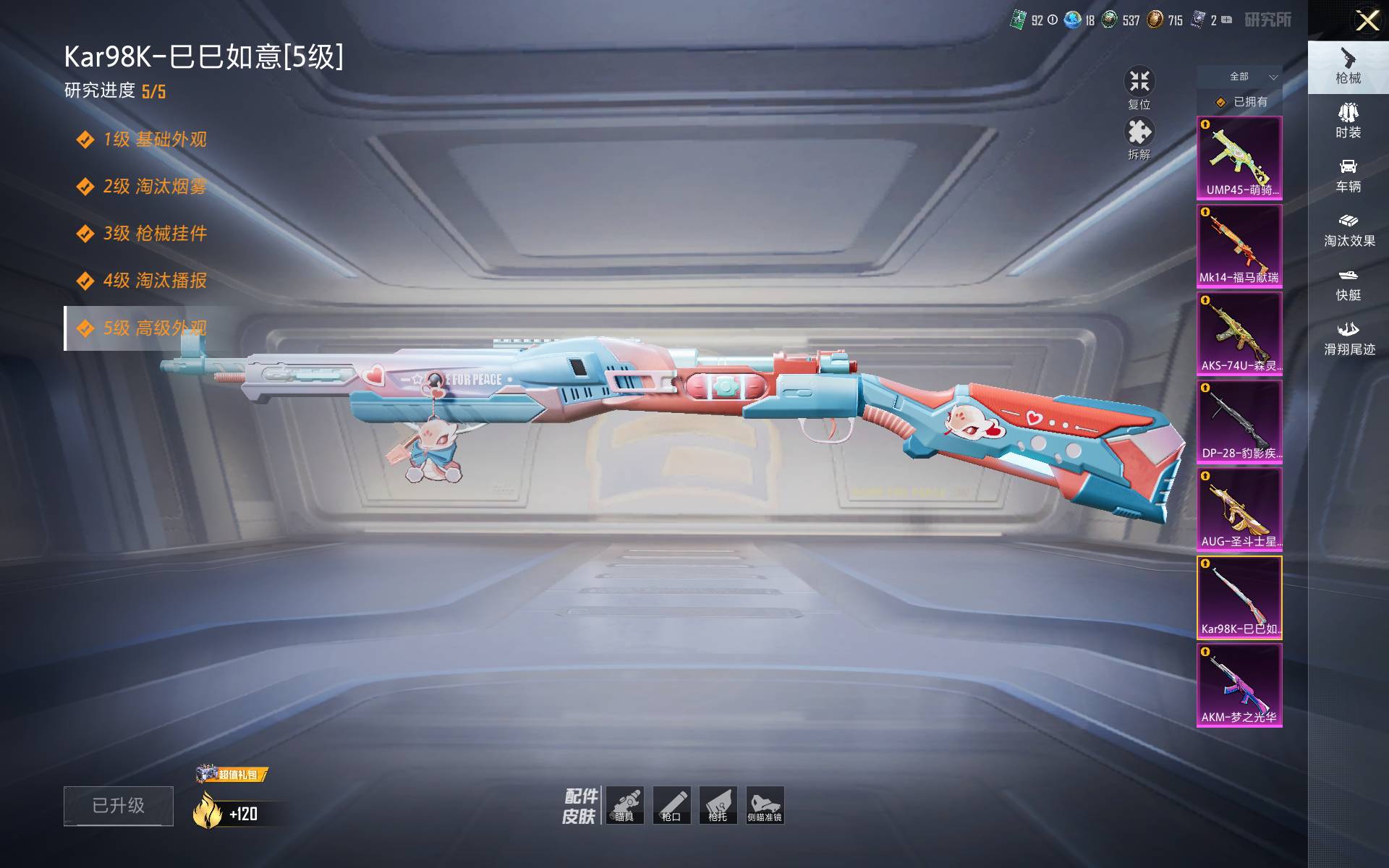Select the 快艇 speedboat tab

[x=1348, y=284]
